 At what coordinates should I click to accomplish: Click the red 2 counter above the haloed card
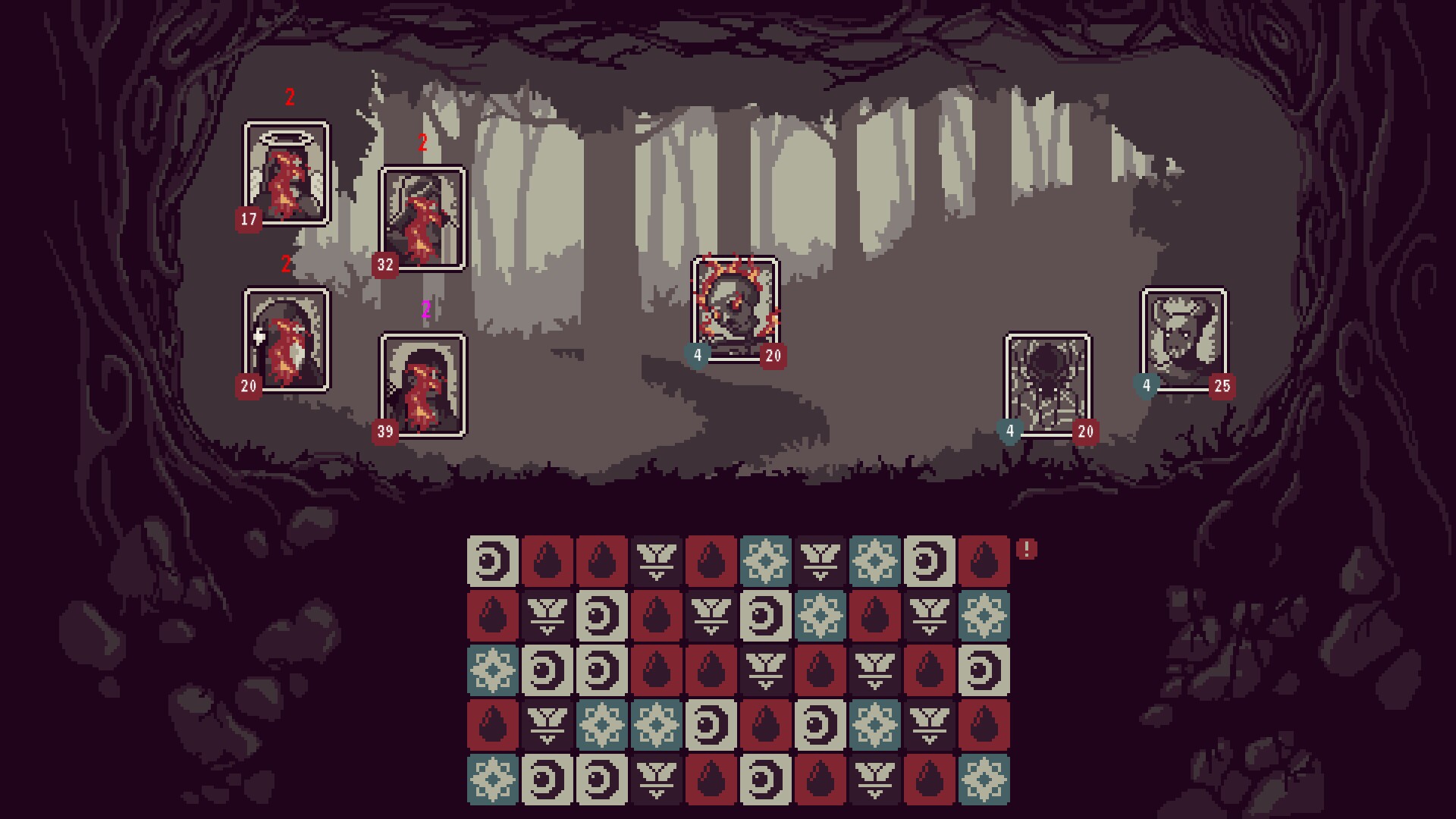(x=288, y=97)
